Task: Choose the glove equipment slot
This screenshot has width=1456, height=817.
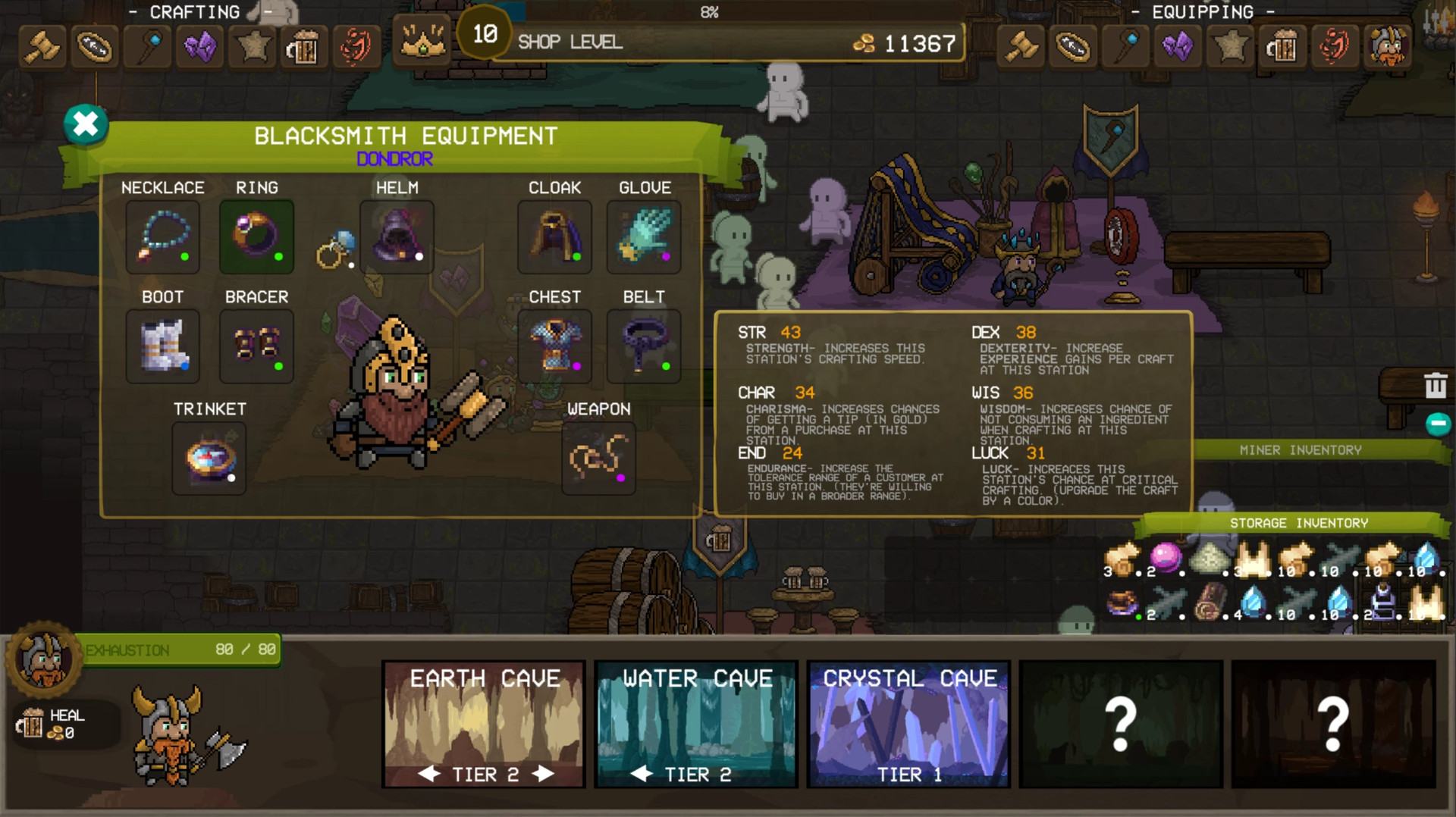Action: (644, 237)
